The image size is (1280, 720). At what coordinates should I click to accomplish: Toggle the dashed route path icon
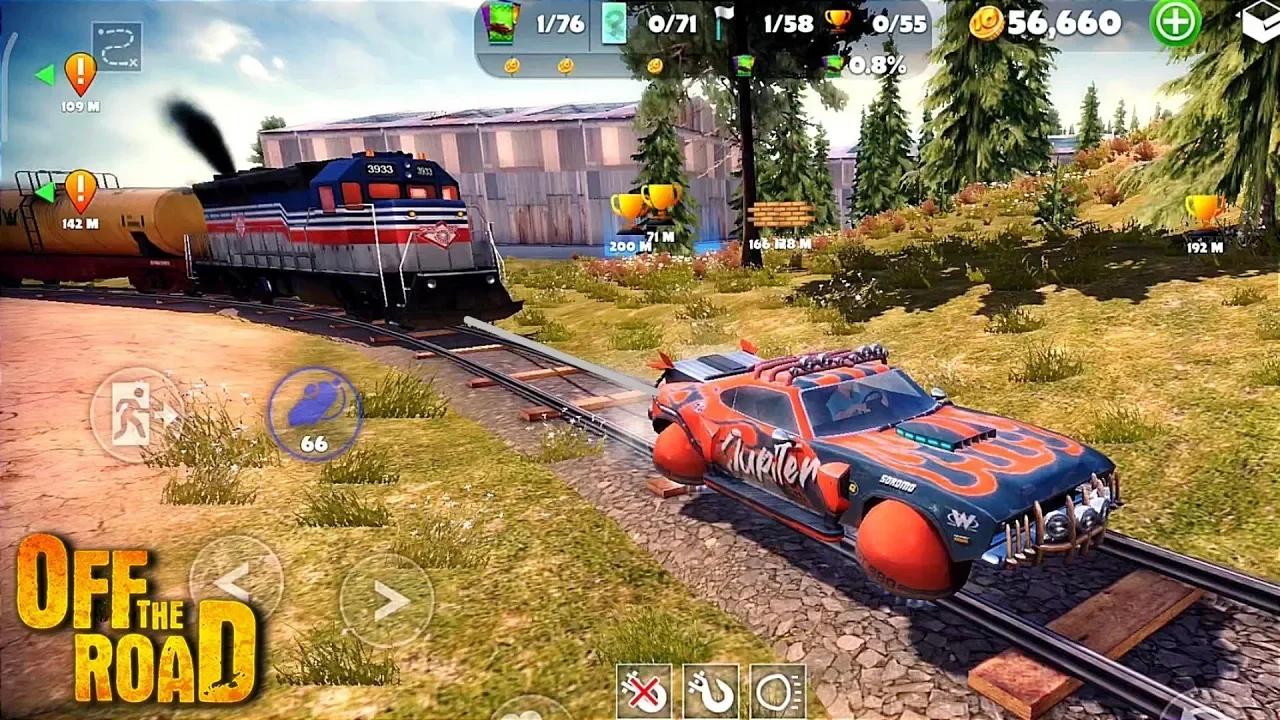tap(117, 46)
